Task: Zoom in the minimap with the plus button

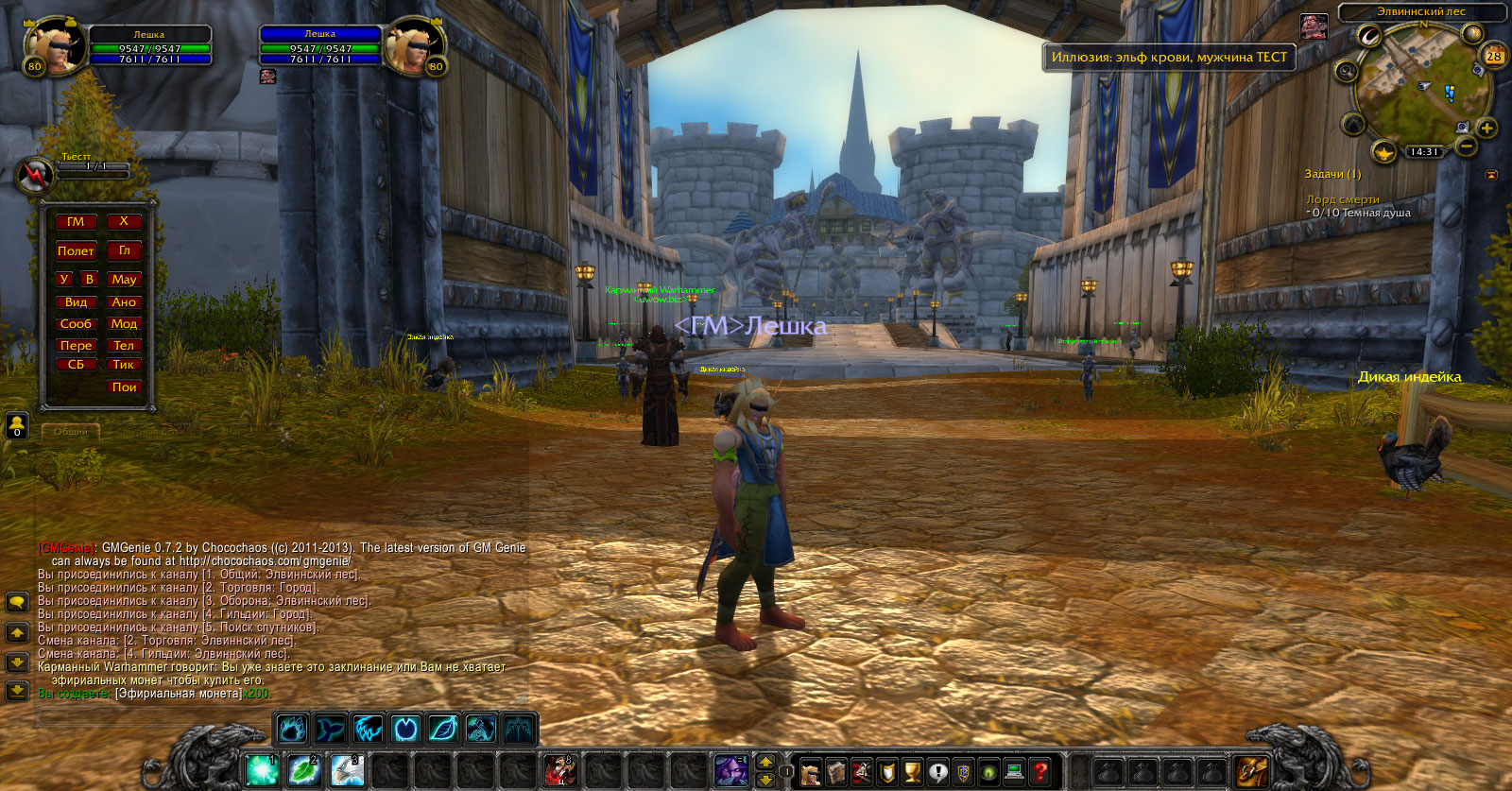Action: tap(1486, 129)
